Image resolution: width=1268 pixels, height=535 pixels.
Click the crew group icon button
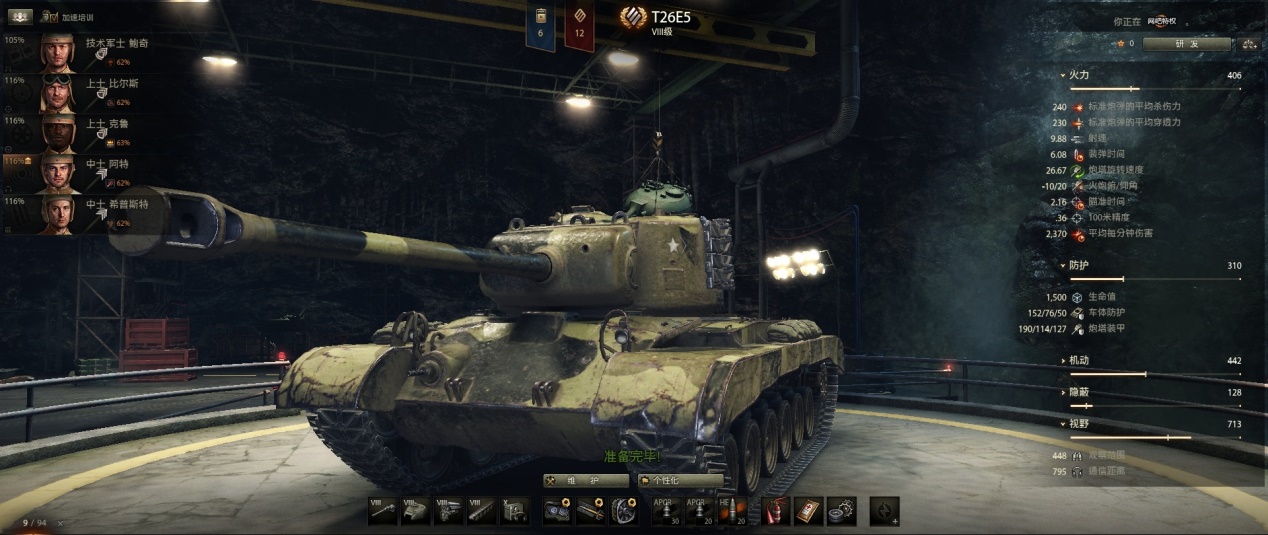tap(20, 17)
